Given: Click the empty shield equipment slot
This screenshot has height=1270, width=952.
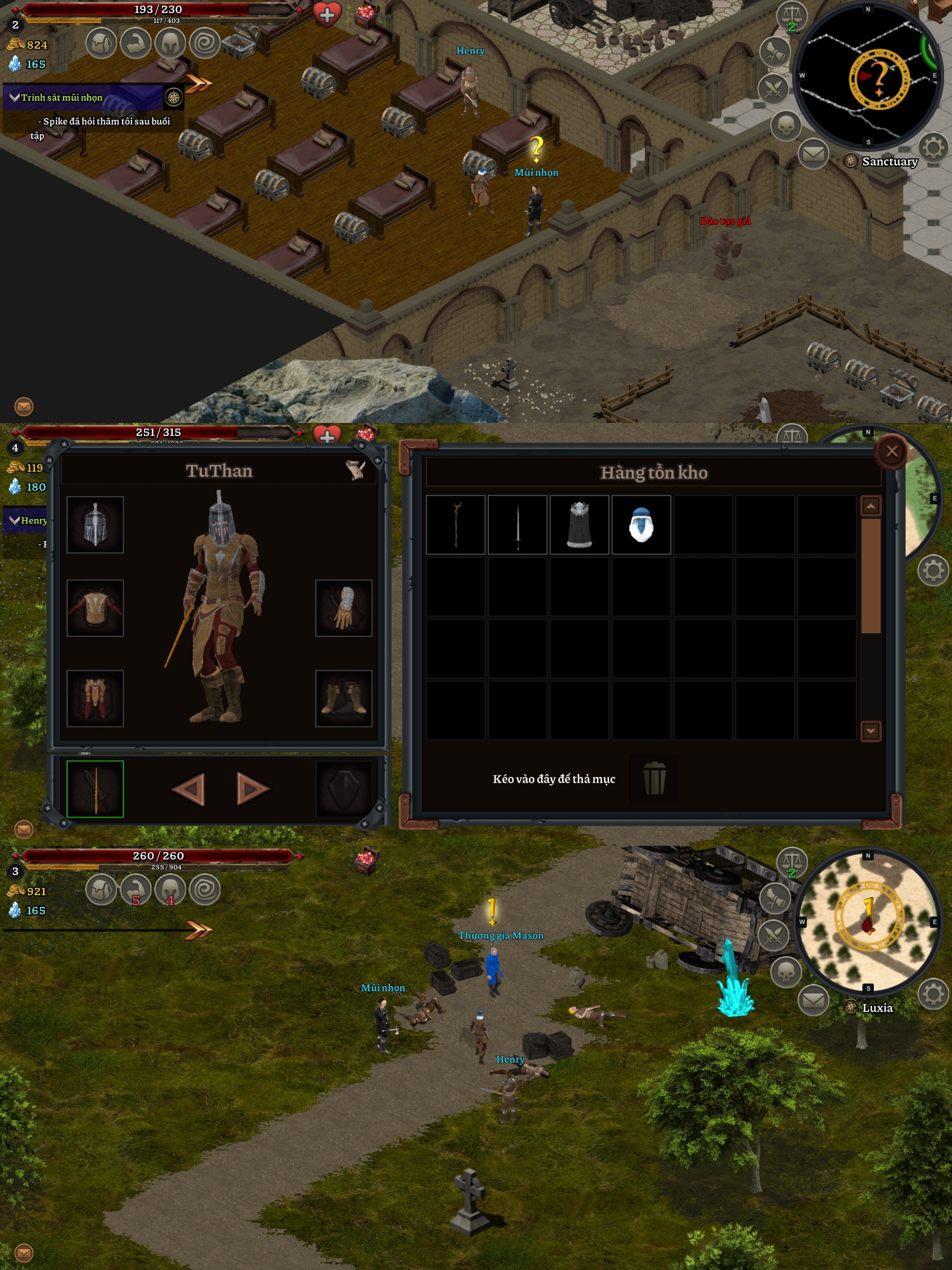Looking at the screenshot, I should [x=344, y=788].
